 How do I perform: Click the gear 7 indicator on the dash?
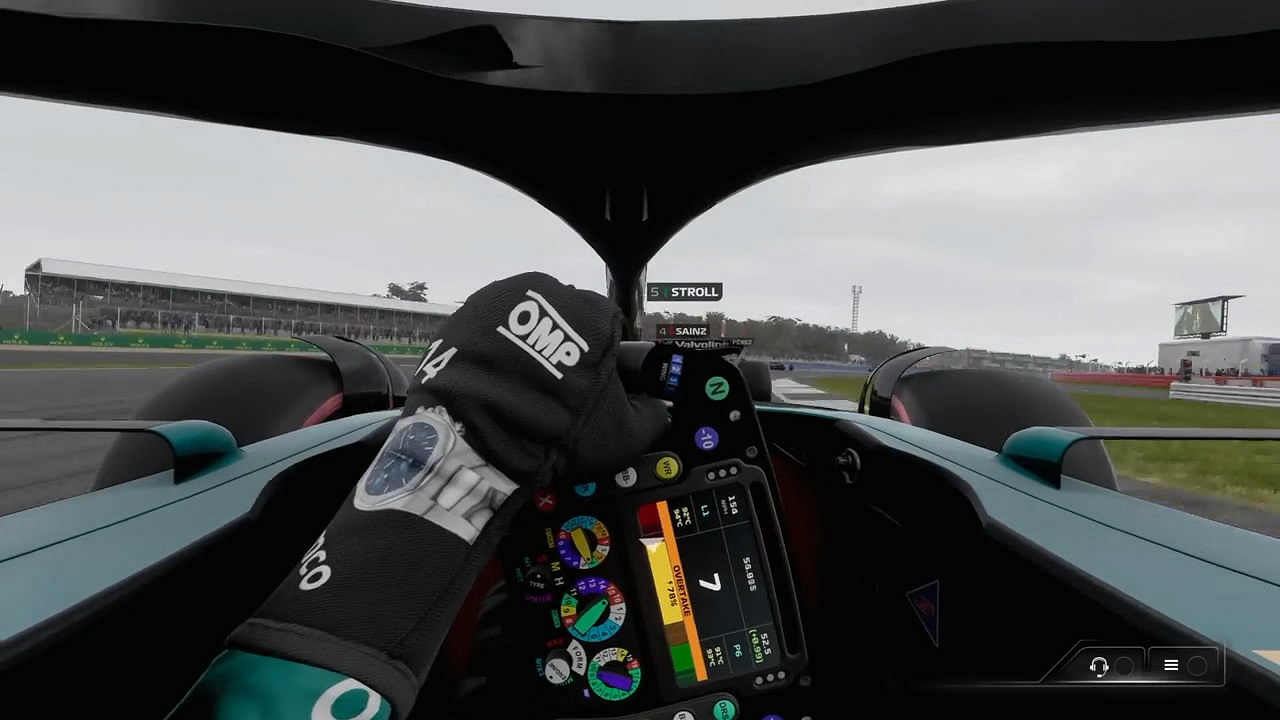(710, 582)
